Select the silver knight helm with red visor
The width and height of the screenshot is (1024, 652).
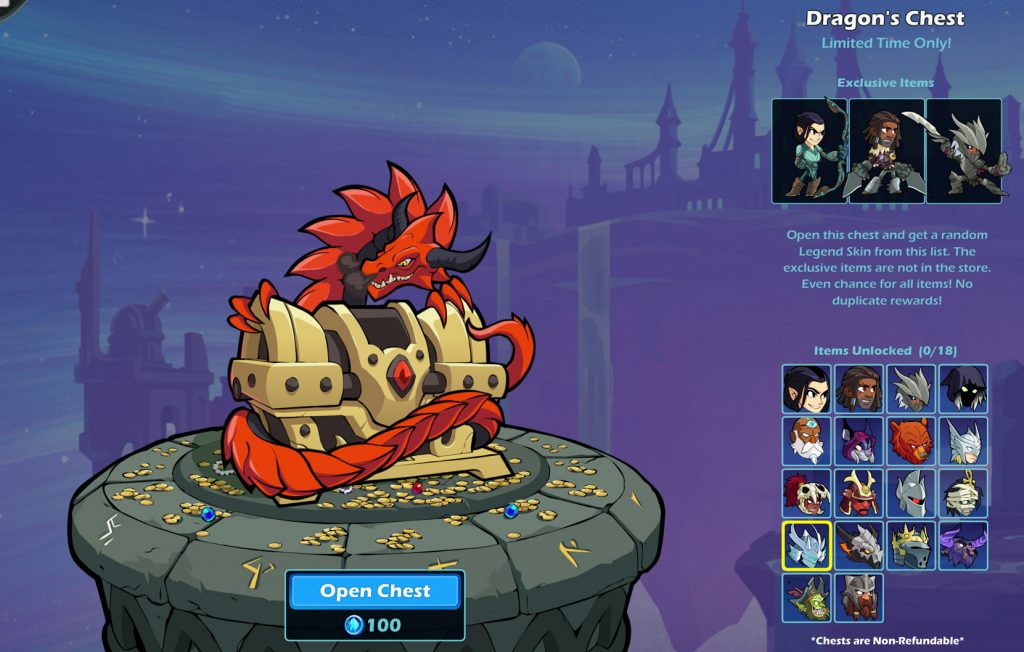911,493
